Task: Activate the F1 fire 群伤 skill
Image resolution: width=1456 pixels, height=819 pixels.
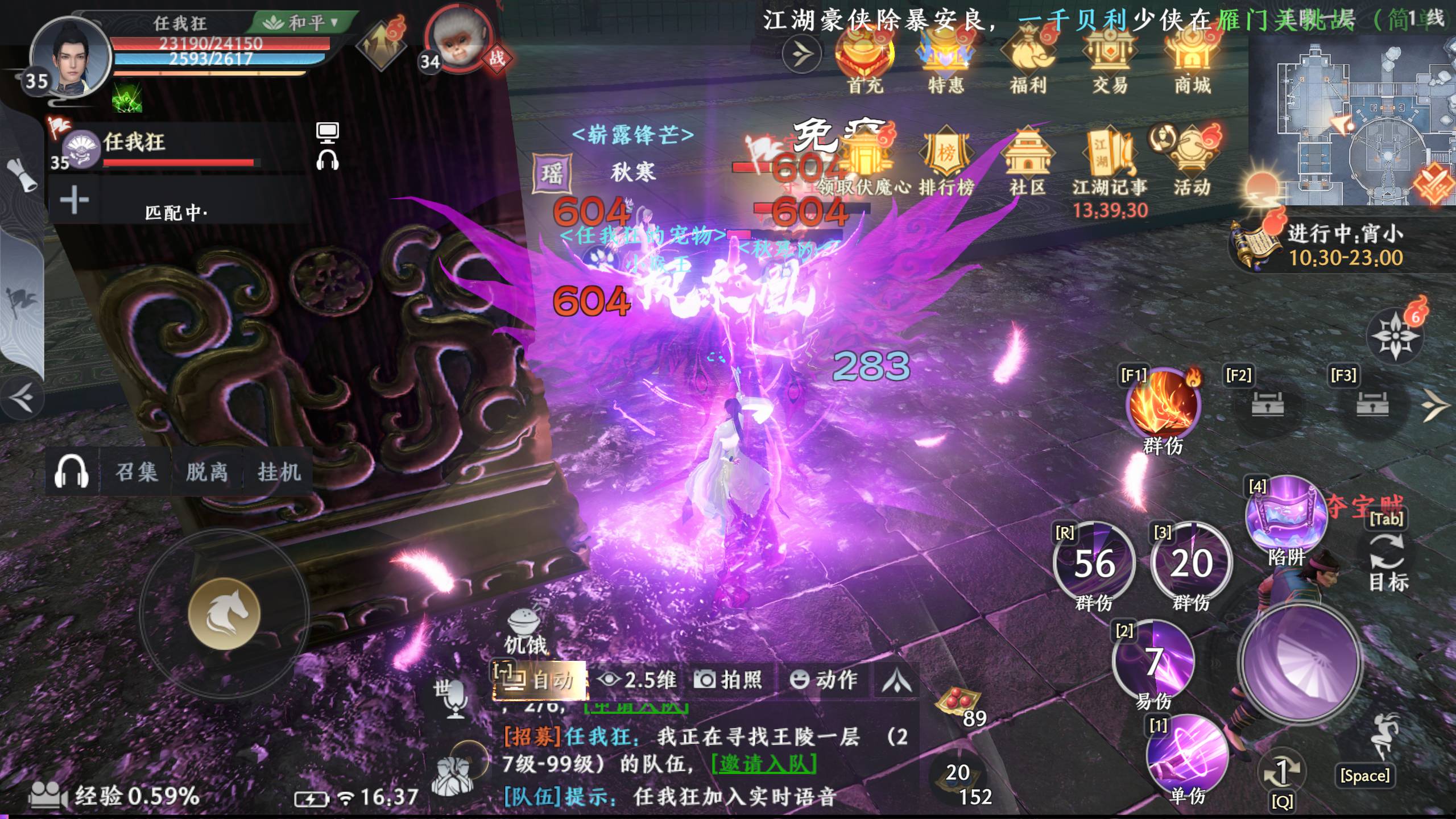Action: click(x=1163, y=405)
